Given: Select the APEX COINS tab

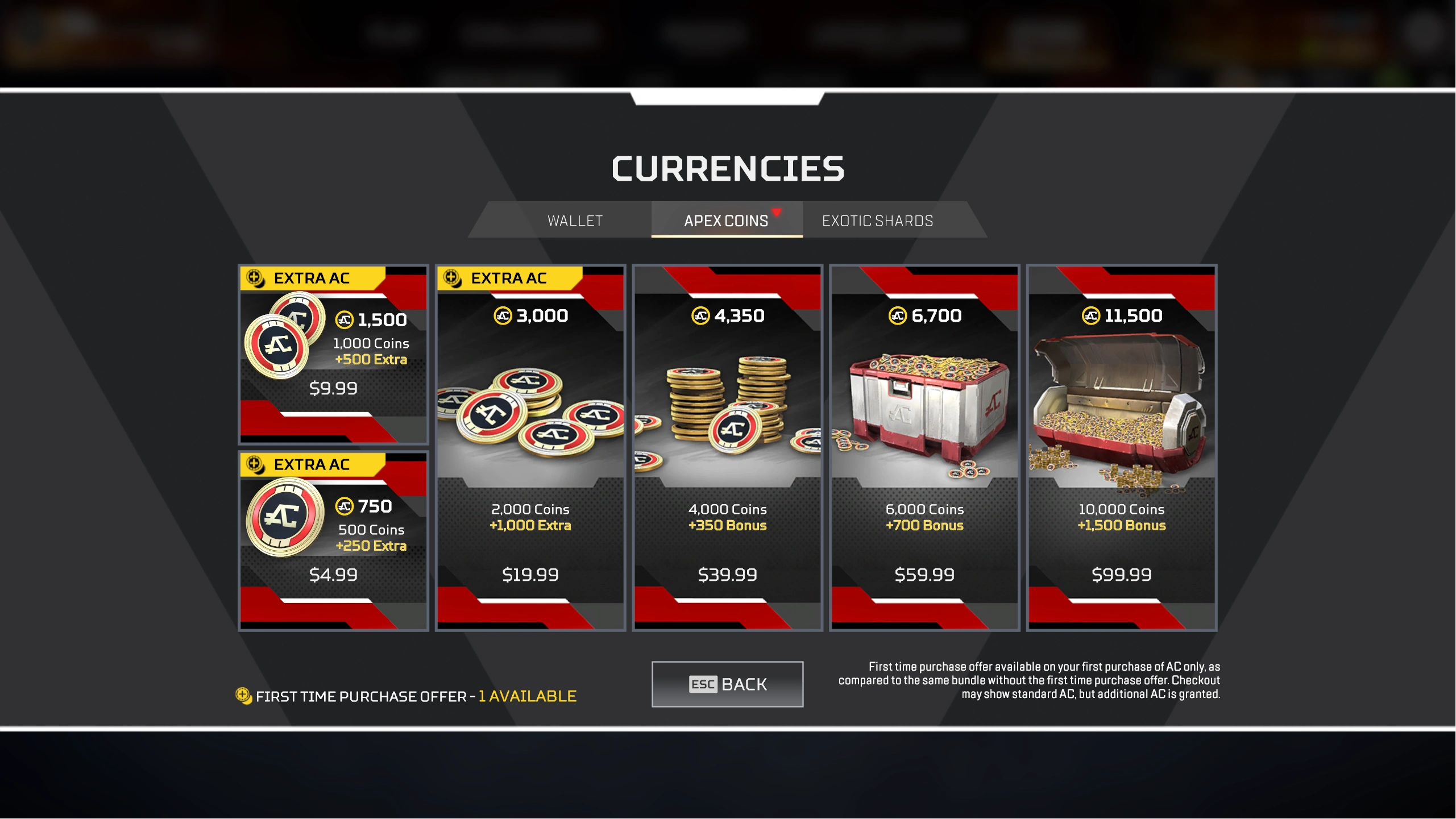Looking at the screenshot, I should coord(725,221).
